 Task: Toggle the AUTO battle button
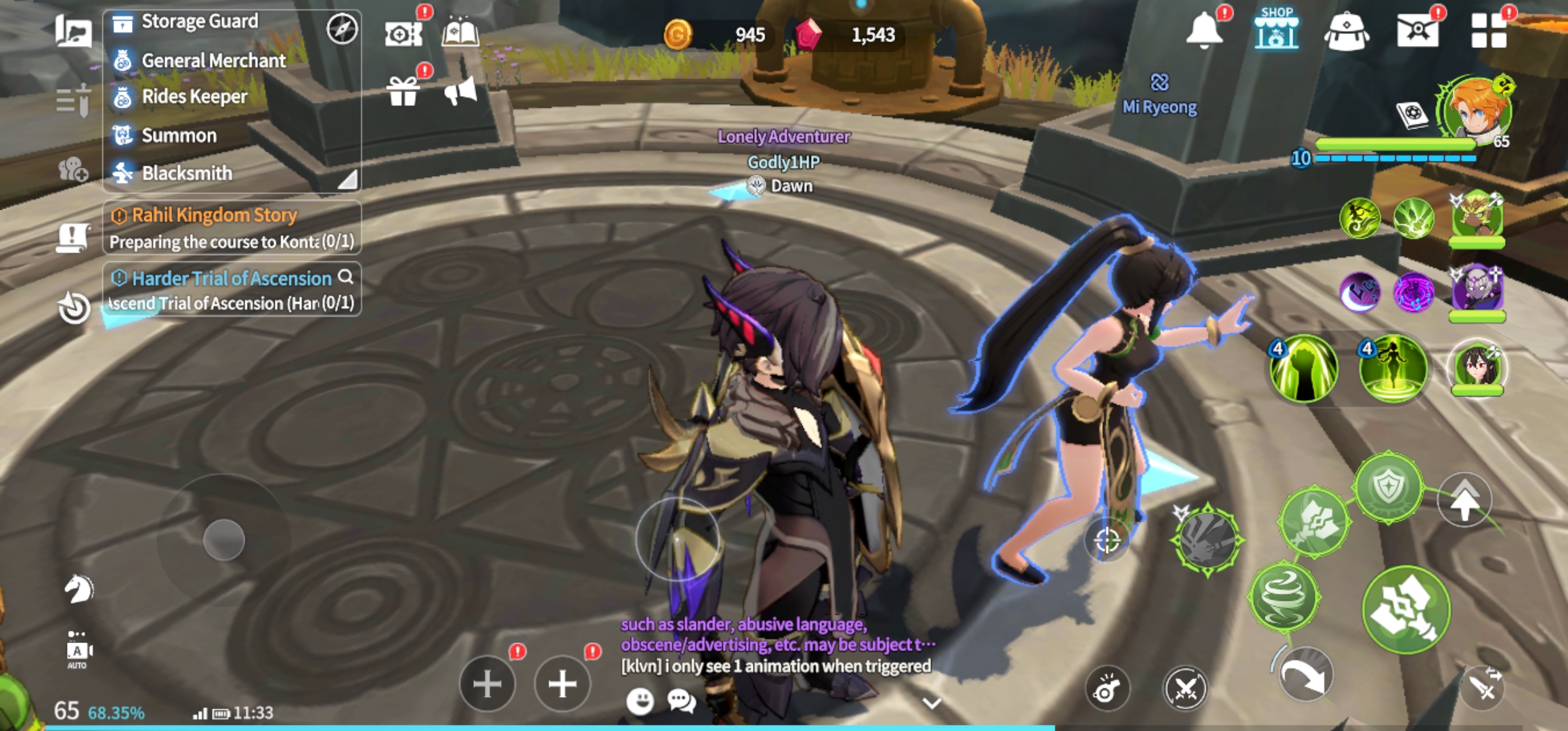78,651
